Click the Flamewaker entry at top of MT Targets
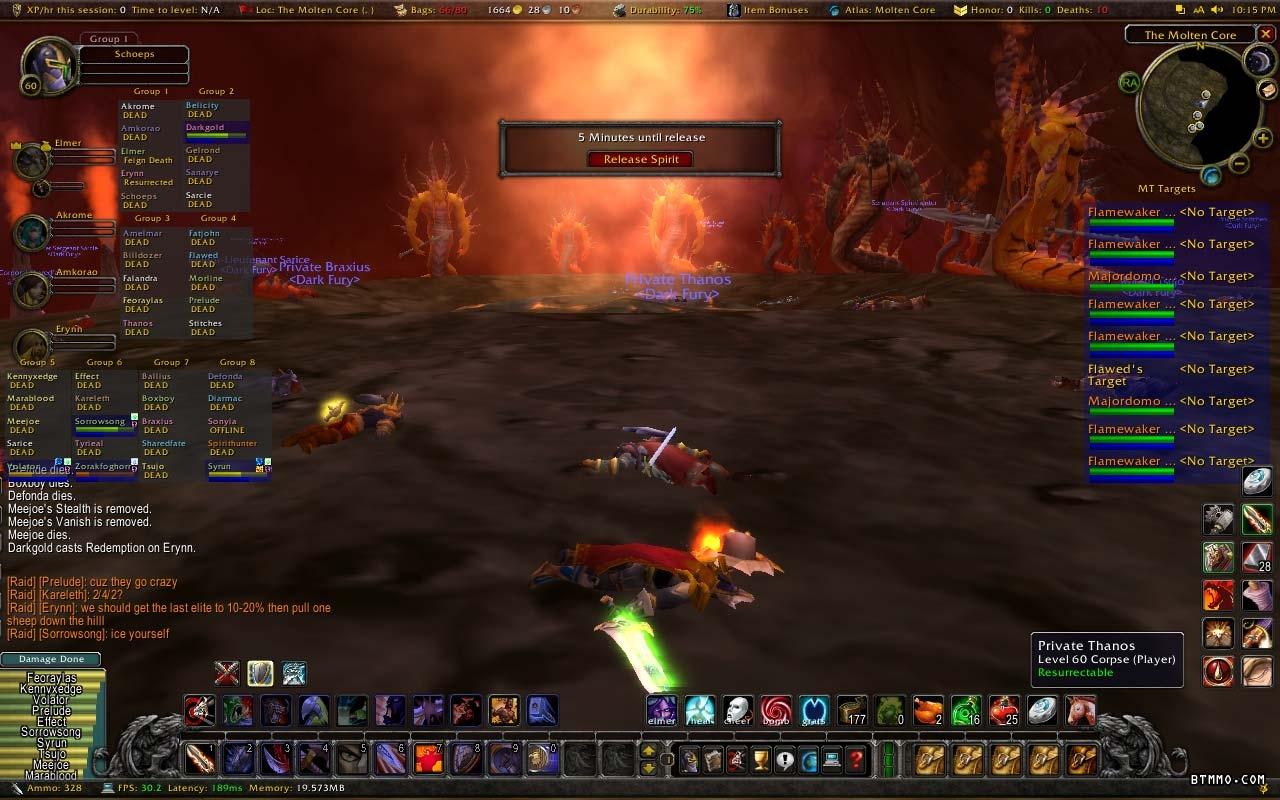This screenshot has height=800, width=1280. click(1131, 214)
